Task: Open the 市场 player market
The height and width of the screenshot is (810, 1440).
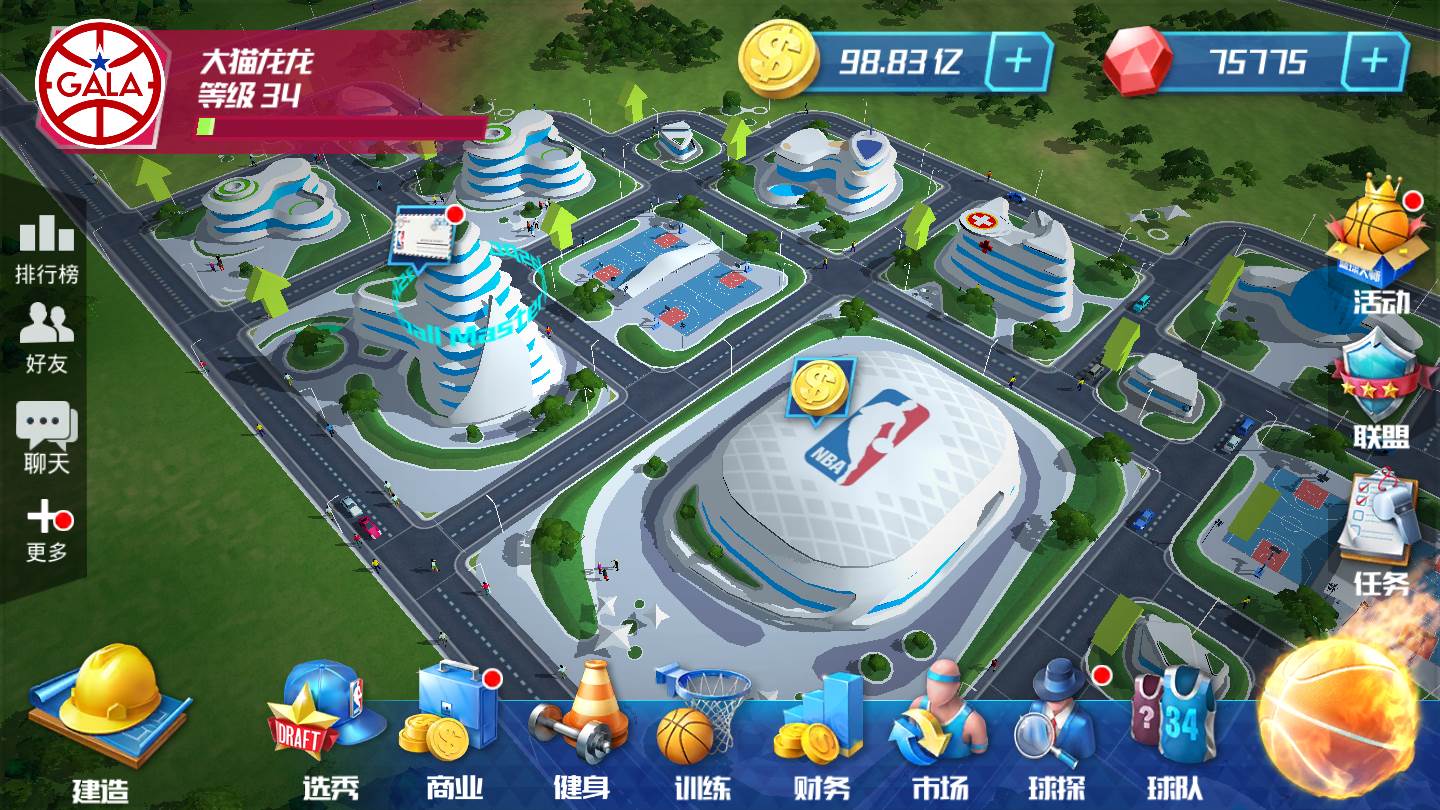Action: click(940, 730)
